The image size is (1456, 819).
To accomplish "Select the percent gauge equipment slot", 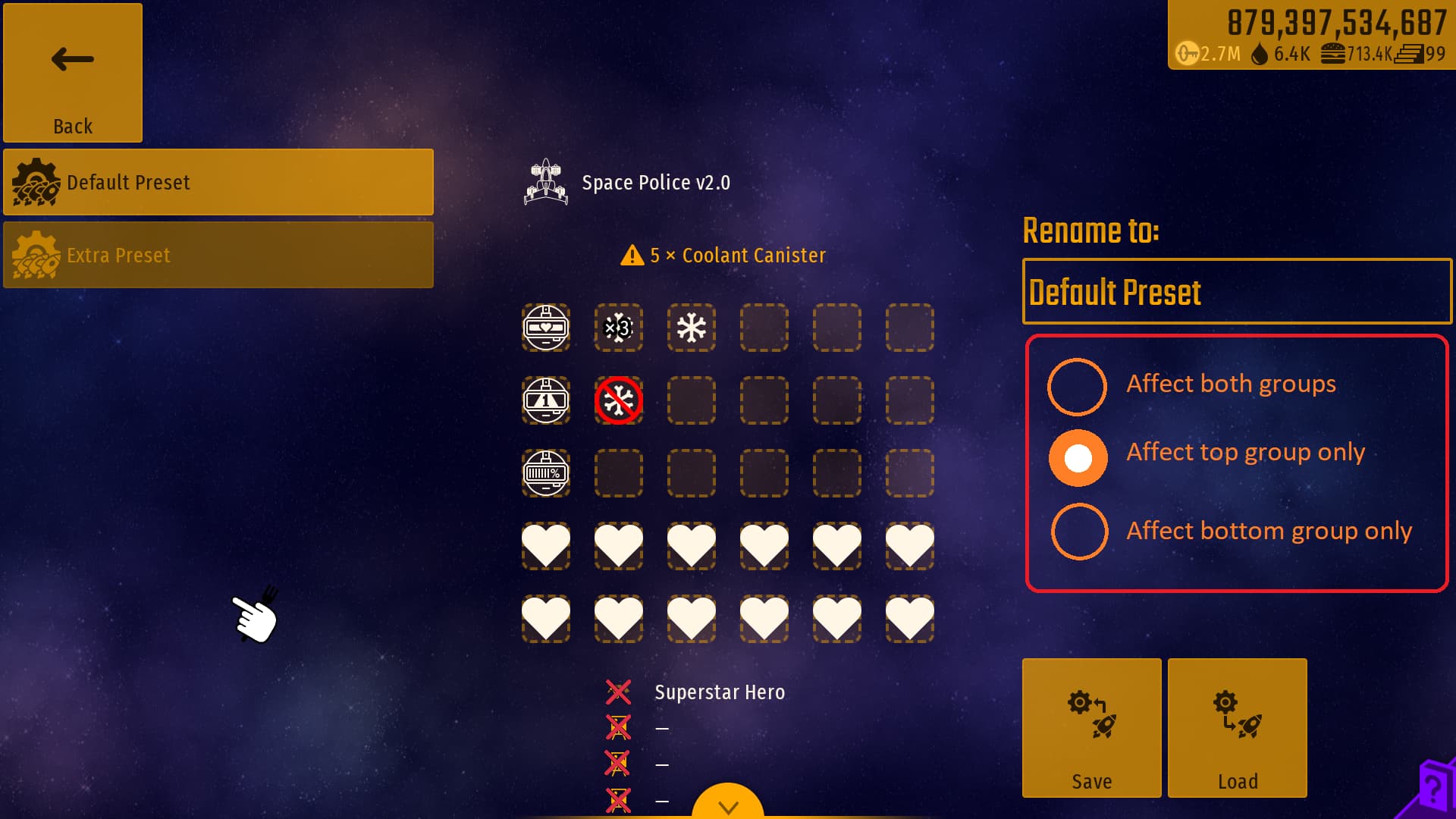I will click(x=546, y=473).
